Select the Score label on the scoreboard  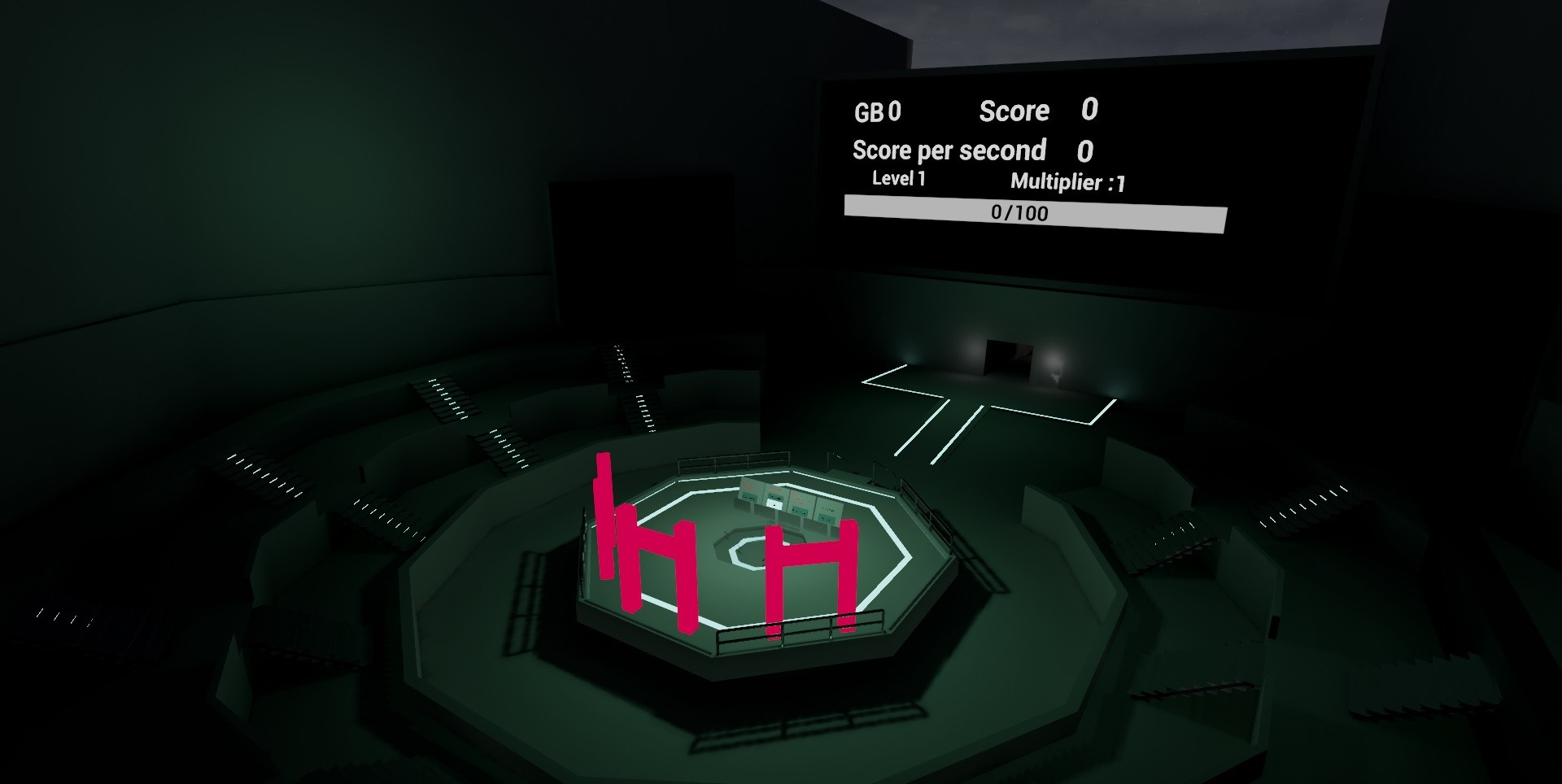1015,110
